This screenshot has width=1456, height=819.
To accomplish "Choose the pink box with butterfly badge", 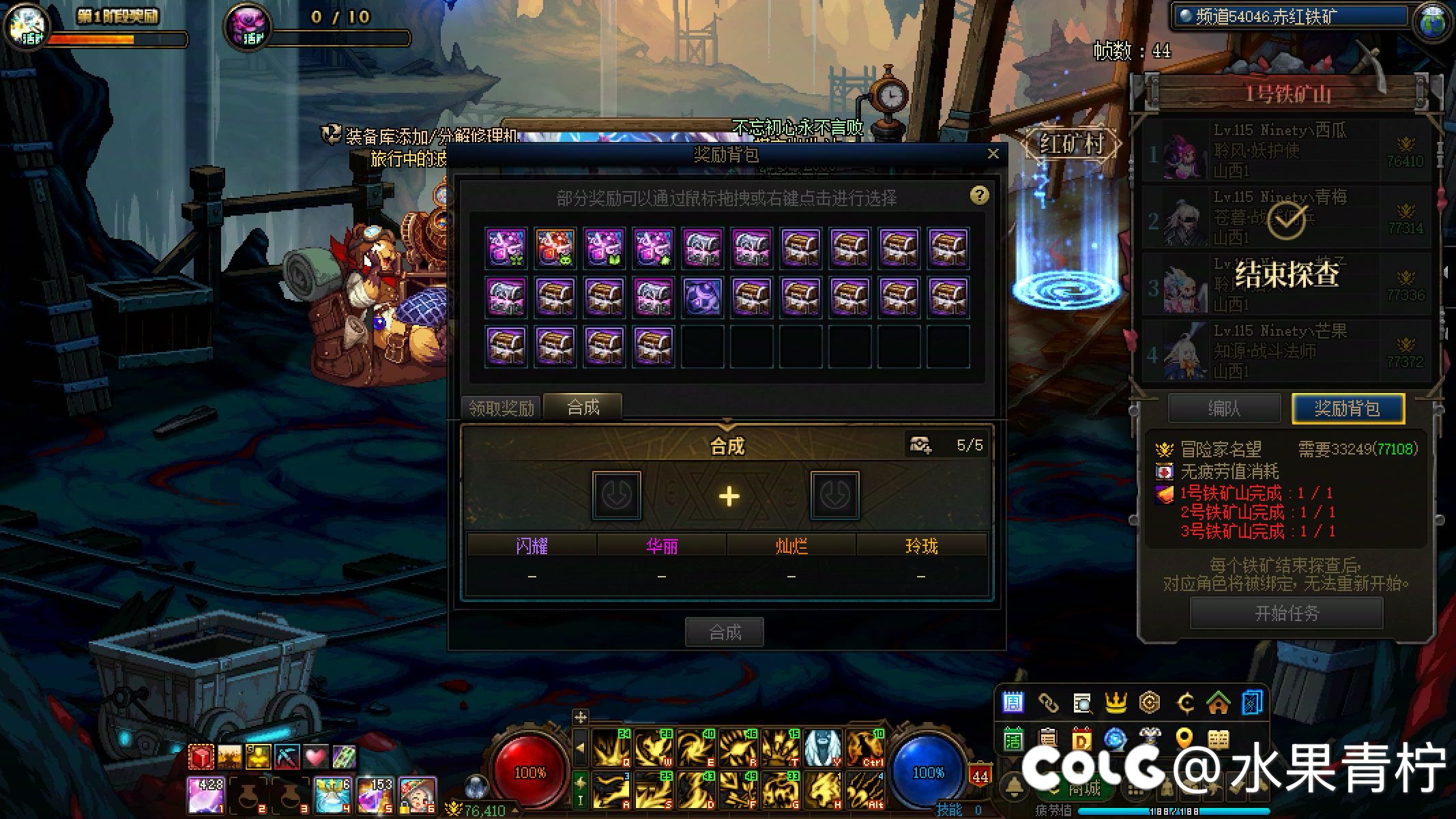I will [506, 248].
